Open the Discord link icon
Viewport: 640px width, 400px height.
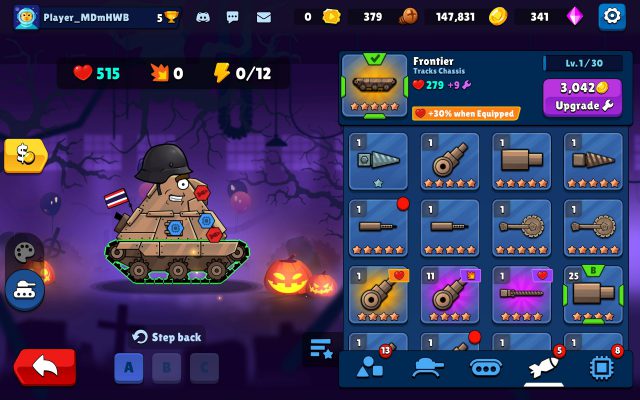point(203,17)
